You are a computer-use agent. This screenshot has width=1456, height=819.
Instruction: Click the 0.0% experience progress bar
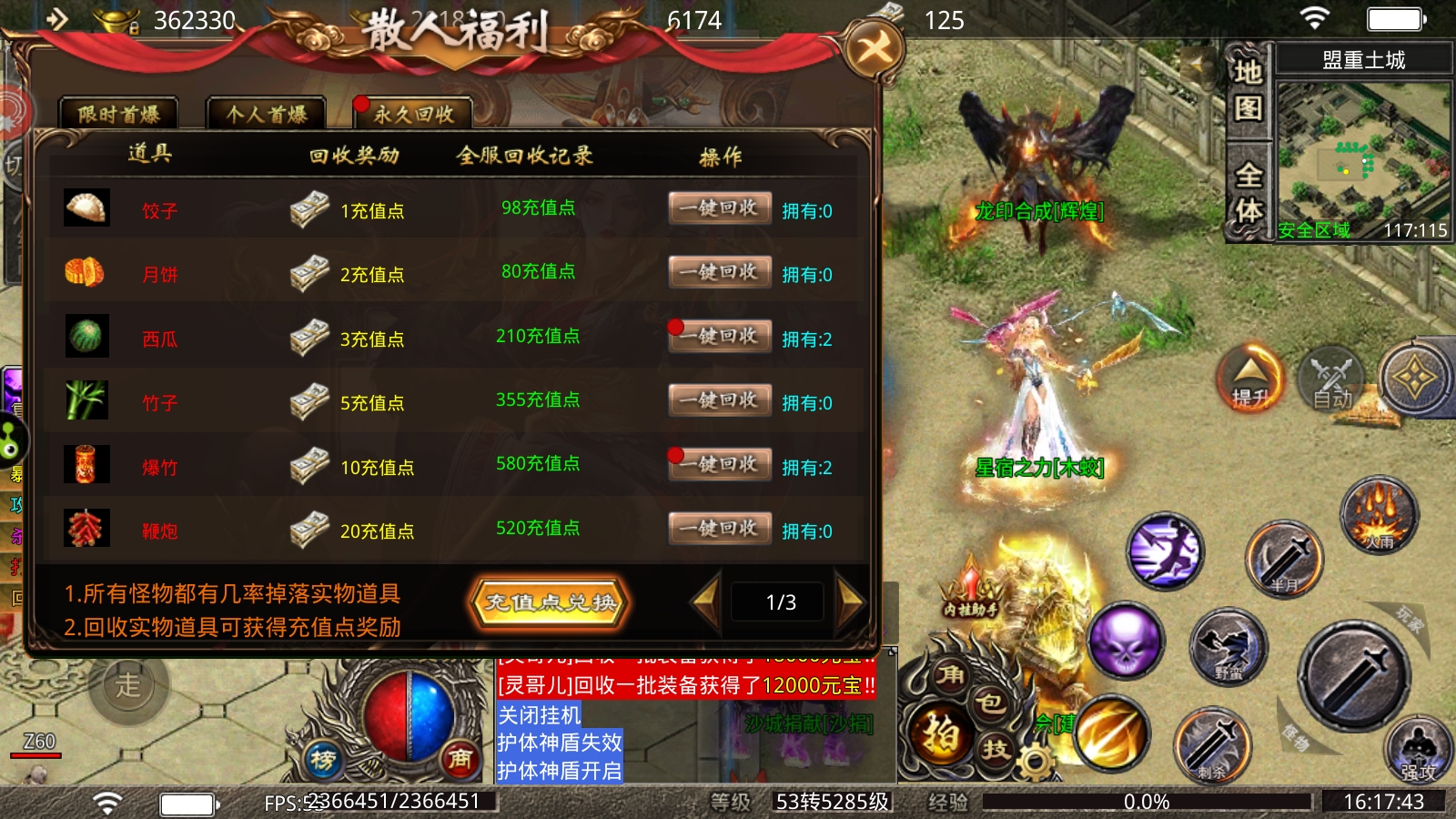coord(1147,802)
